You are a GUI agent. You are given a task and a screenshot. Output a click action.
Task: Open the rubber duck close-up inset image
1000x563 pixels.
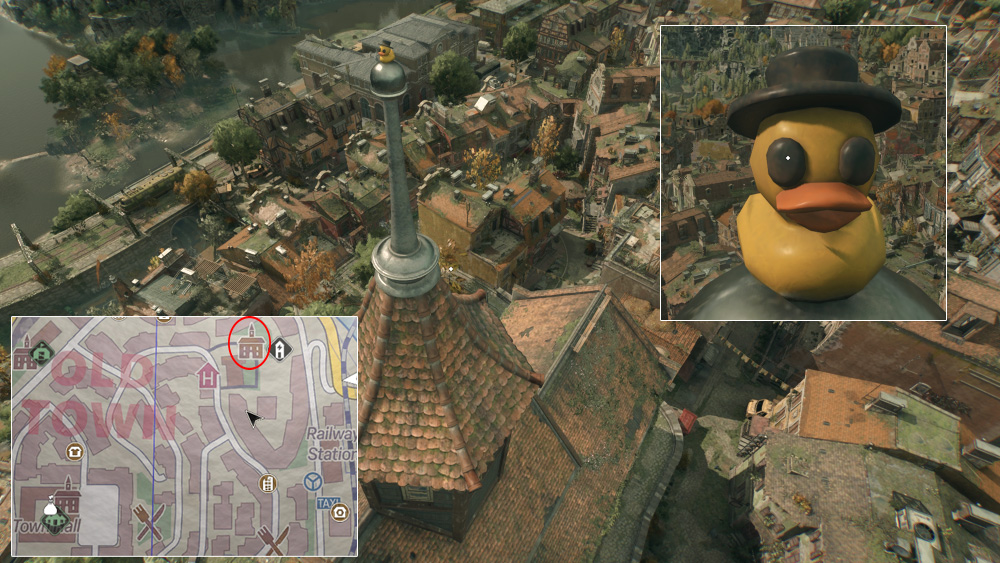(803, 172)
